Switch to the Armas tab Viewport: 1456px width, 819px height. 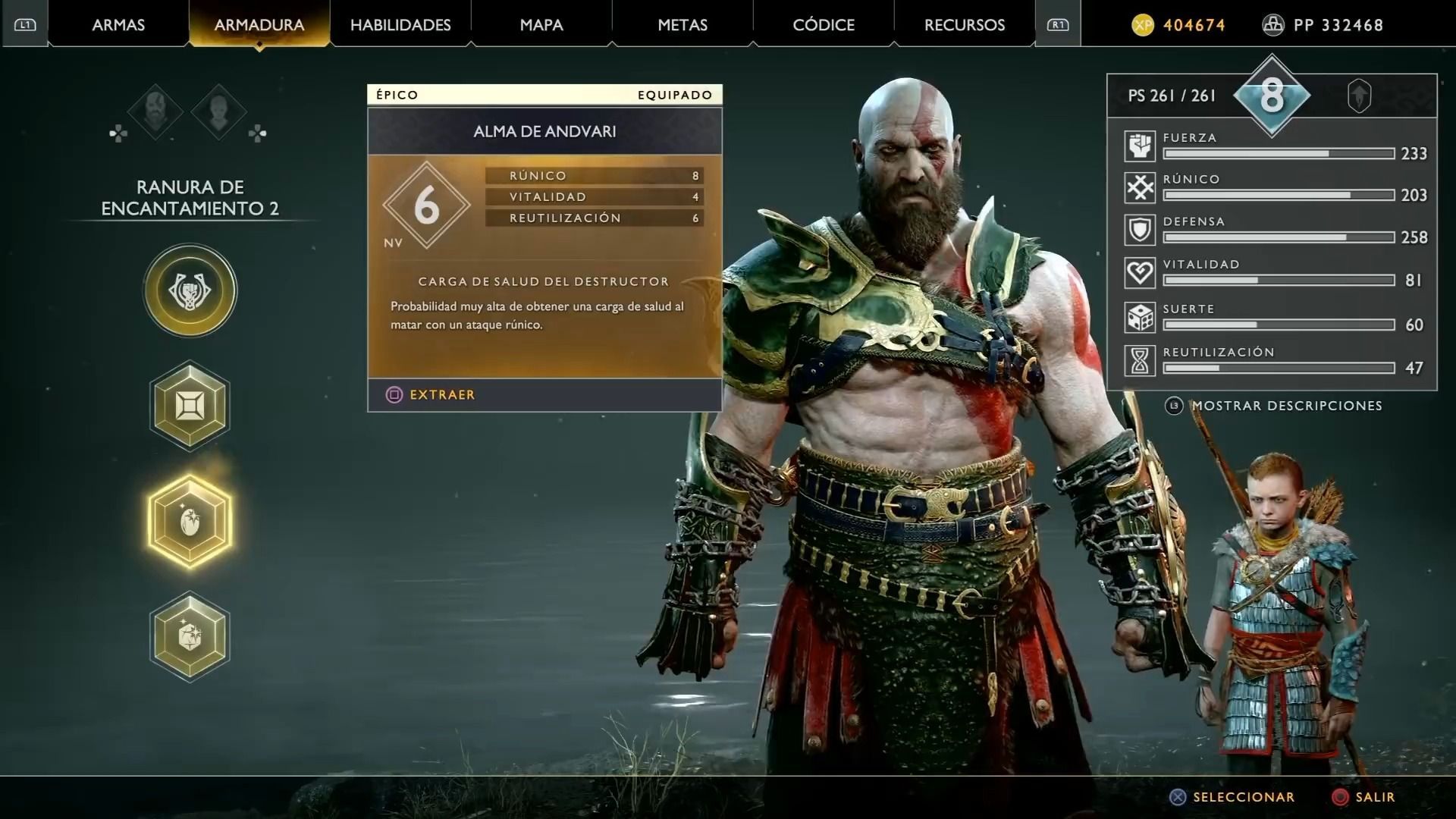coord(118,25)
